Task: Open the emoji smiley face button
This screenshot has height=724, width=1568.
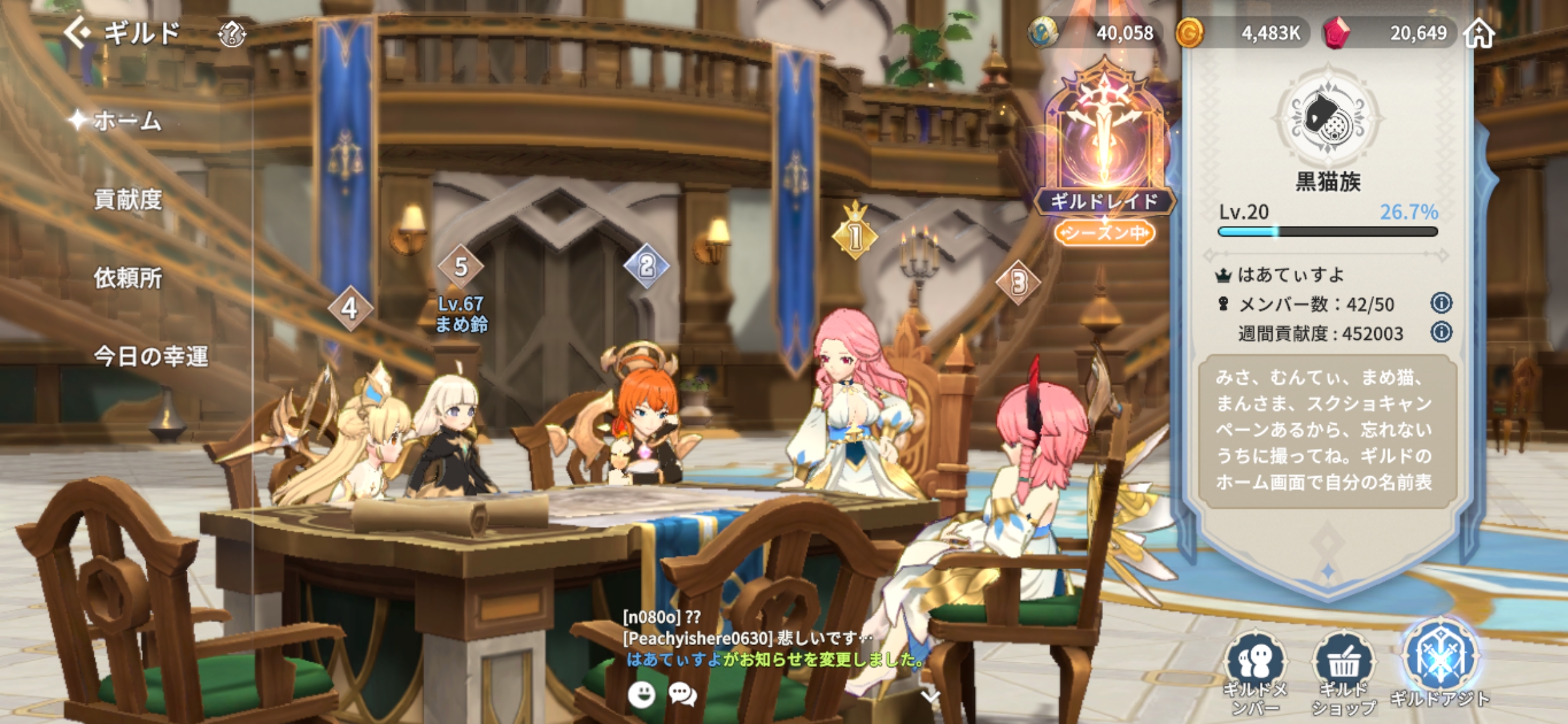Action: pyautogui.click(x=641, y=695)
